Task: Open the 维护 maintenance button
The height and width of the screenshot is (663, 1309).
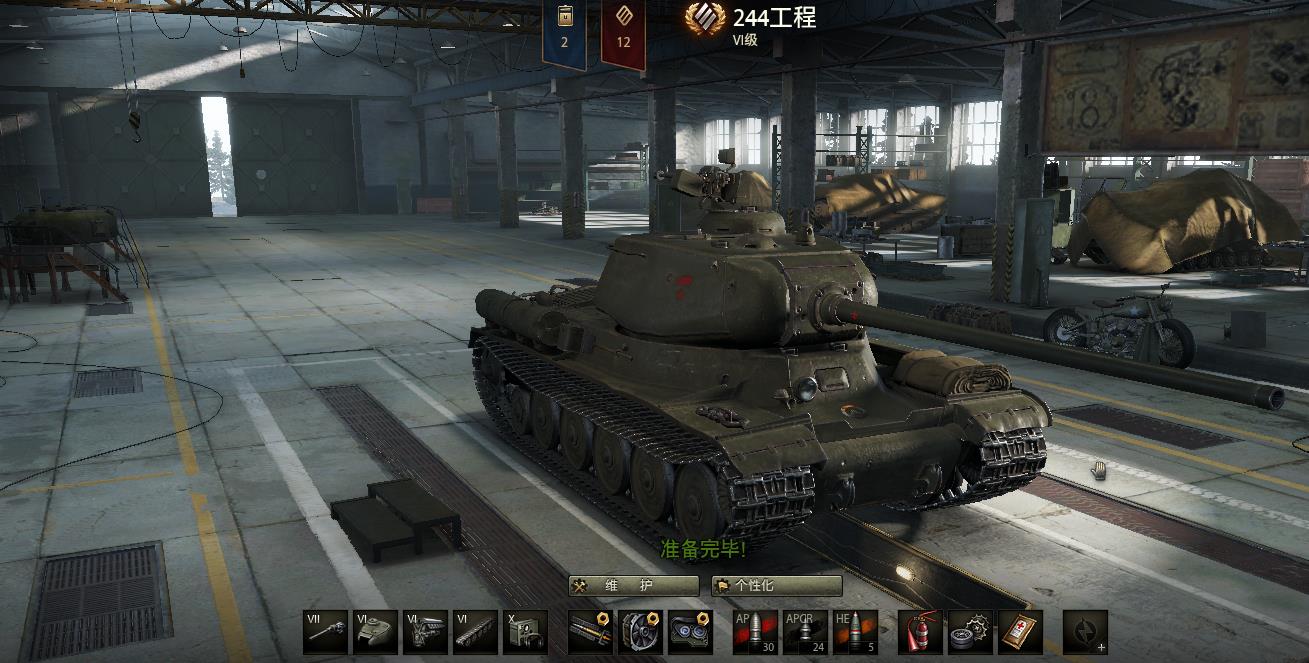Action: [633, 586]
